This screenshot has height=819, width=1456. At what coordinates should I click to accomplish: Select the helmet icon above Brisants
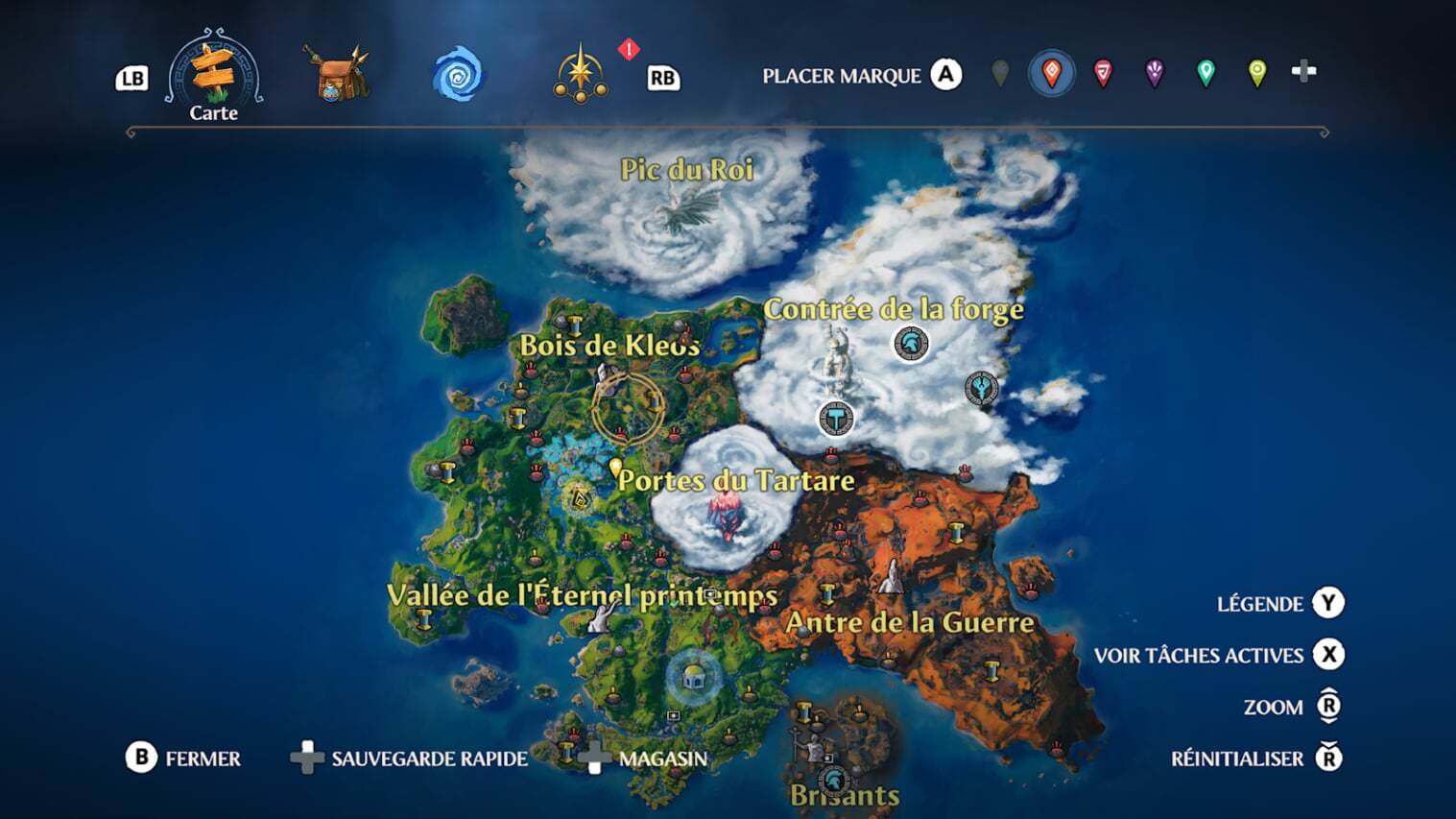[x=834, y=778]
